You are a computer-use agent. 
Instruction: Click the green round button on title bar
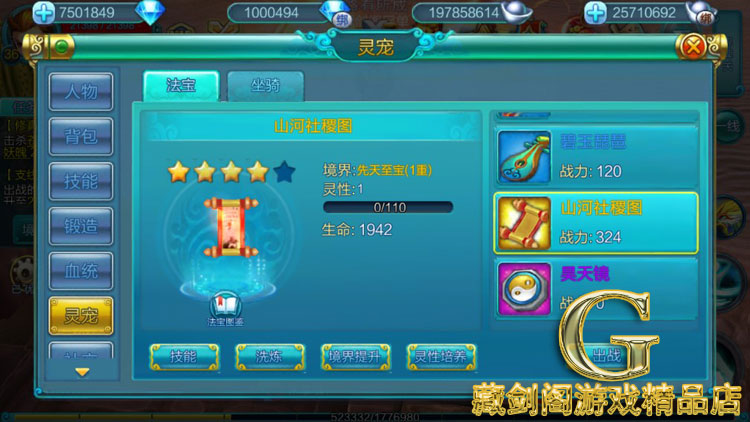tap(62, 45)
